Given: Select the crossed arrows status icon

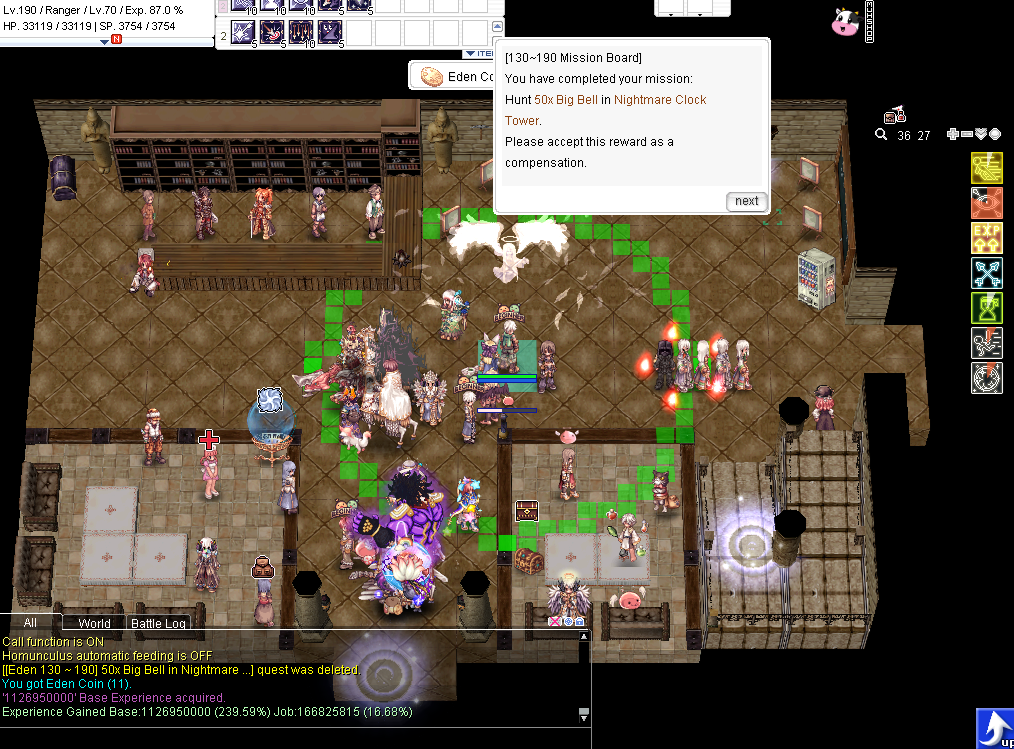Looking at the screenshot, I should tap(987, 273).
